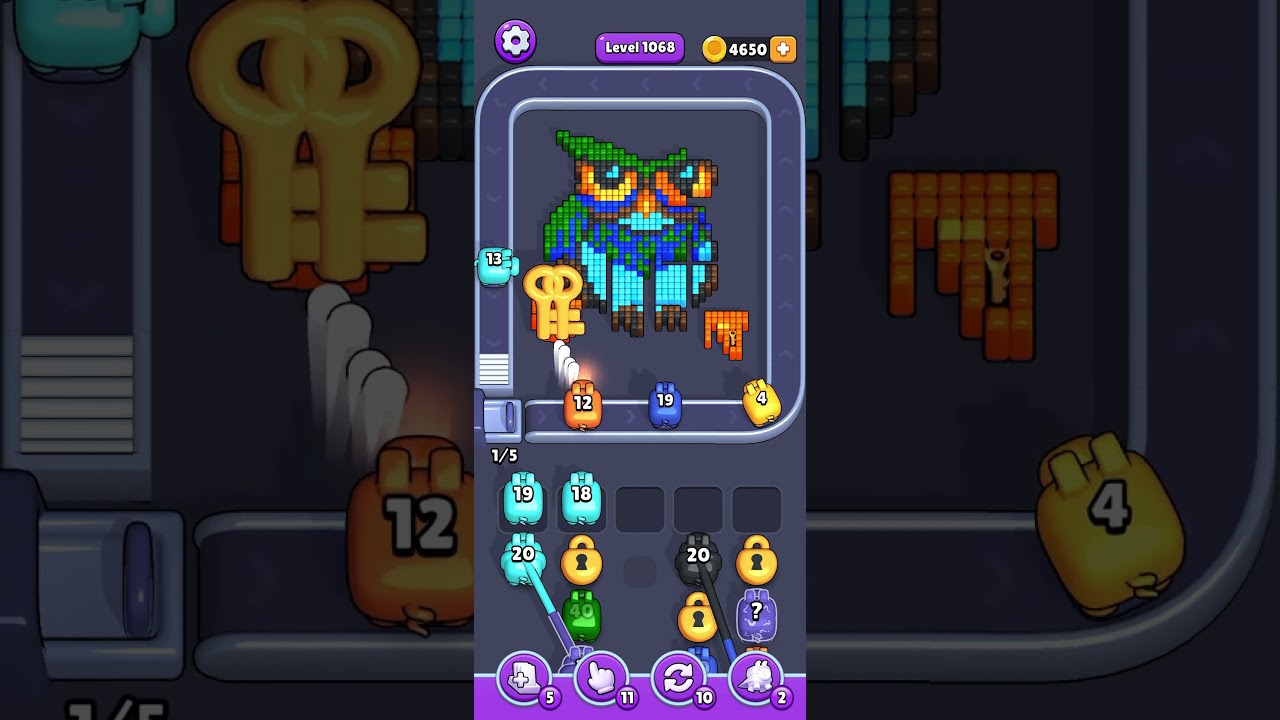Tap the green shooter numbered 40
This screenshot has height=720, width=1280.
coord(581,615)
